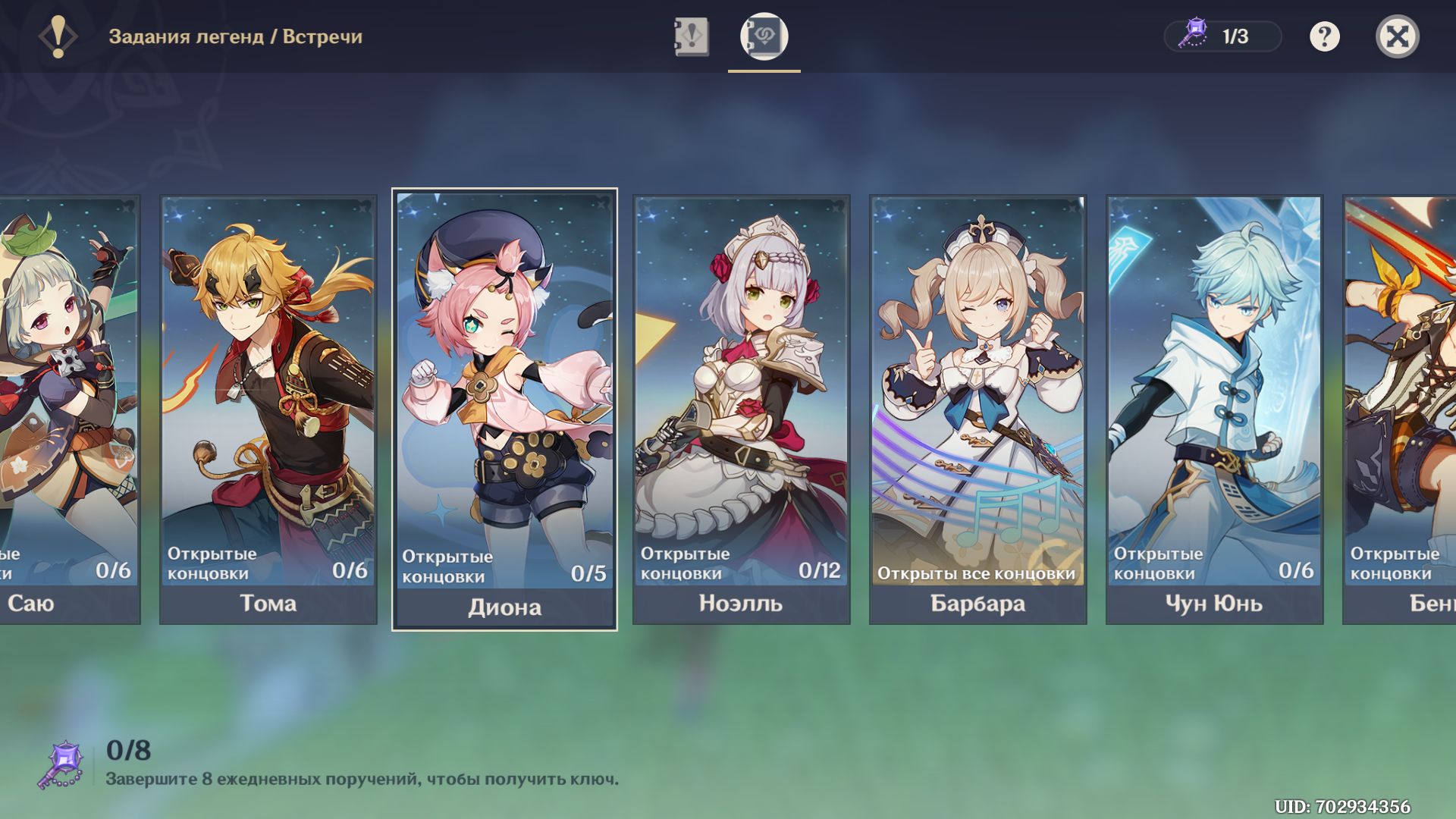Viewport: 1456px width, 819px height.
Task: Choose the Chongyun hangout card
Action: point(1214,409)
